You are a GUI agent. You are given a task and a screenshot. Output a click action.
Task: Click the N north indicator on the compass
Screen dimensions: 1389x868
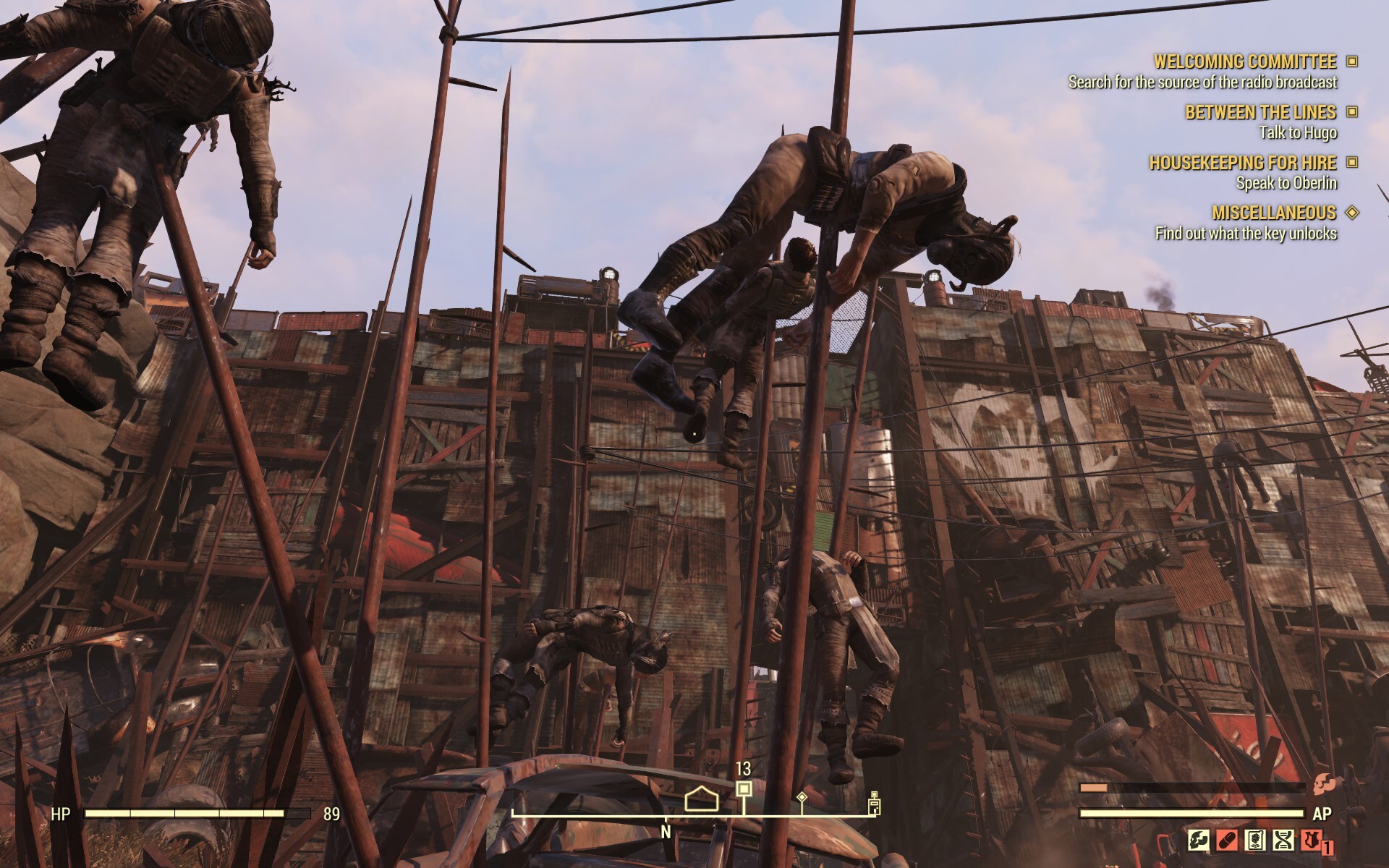pos(666,833)
